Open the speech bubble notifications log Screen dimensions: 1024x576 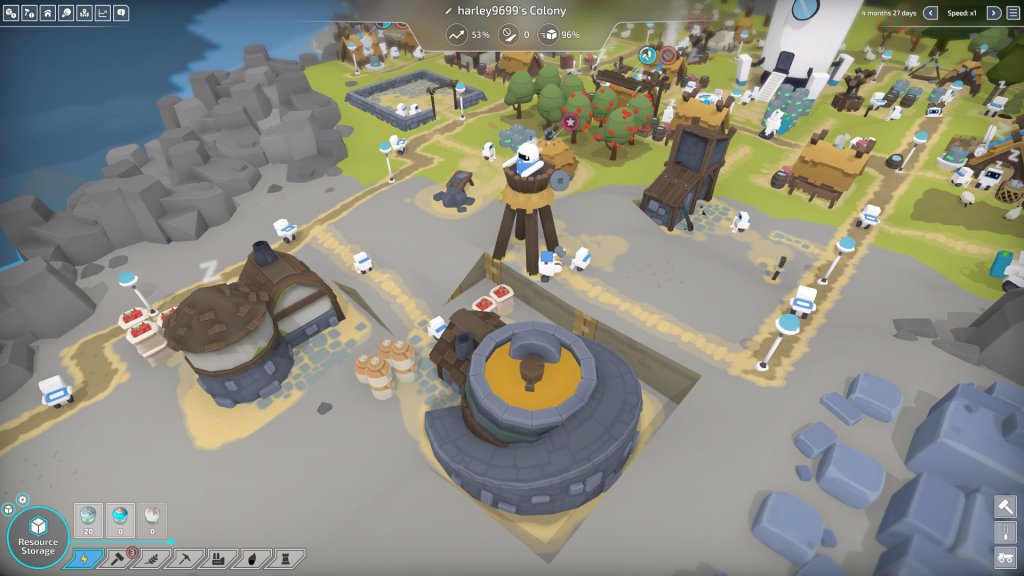point(121,13)
